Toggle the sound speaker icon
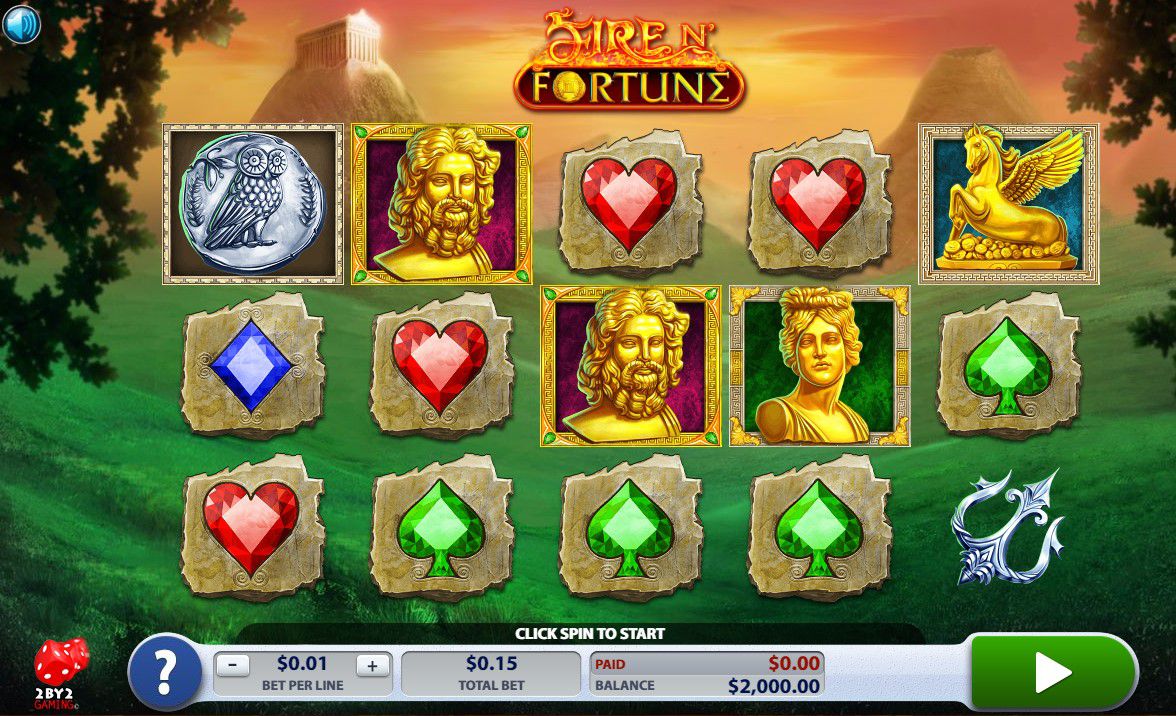This screenshot has width=1176, height=716. coord(21,25)
